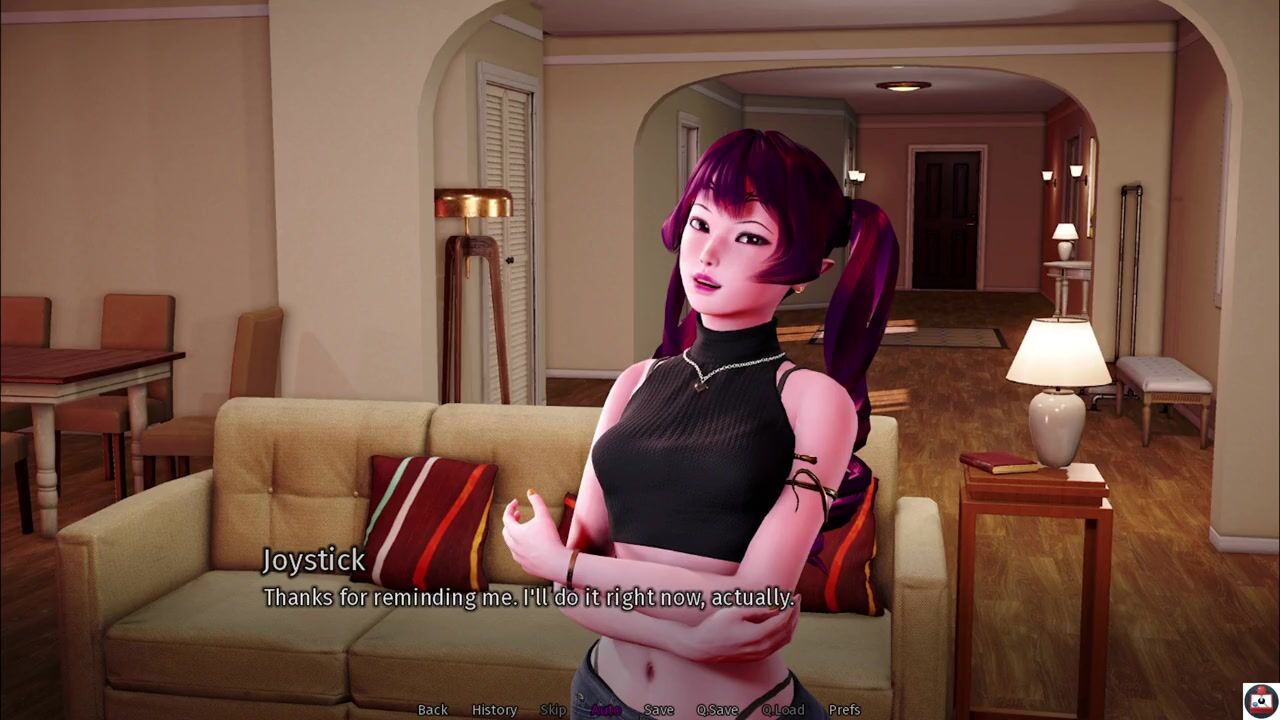Screen dimensions: 1280x720
Task: Toggle Auto-advance mode
Action: click(605, 709)
